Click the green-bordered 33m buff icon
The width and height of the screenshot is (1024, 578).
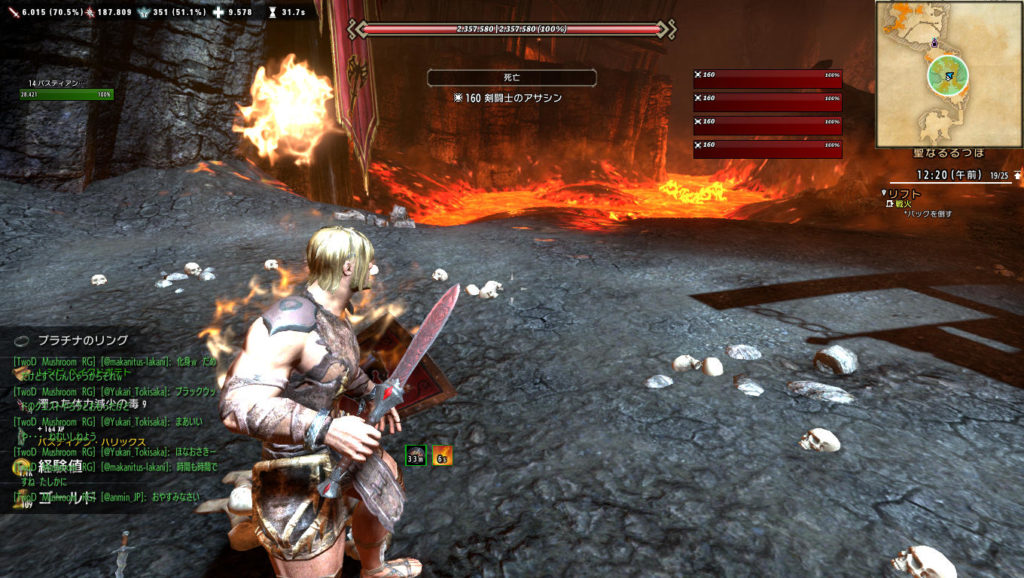tap(415, 456)
